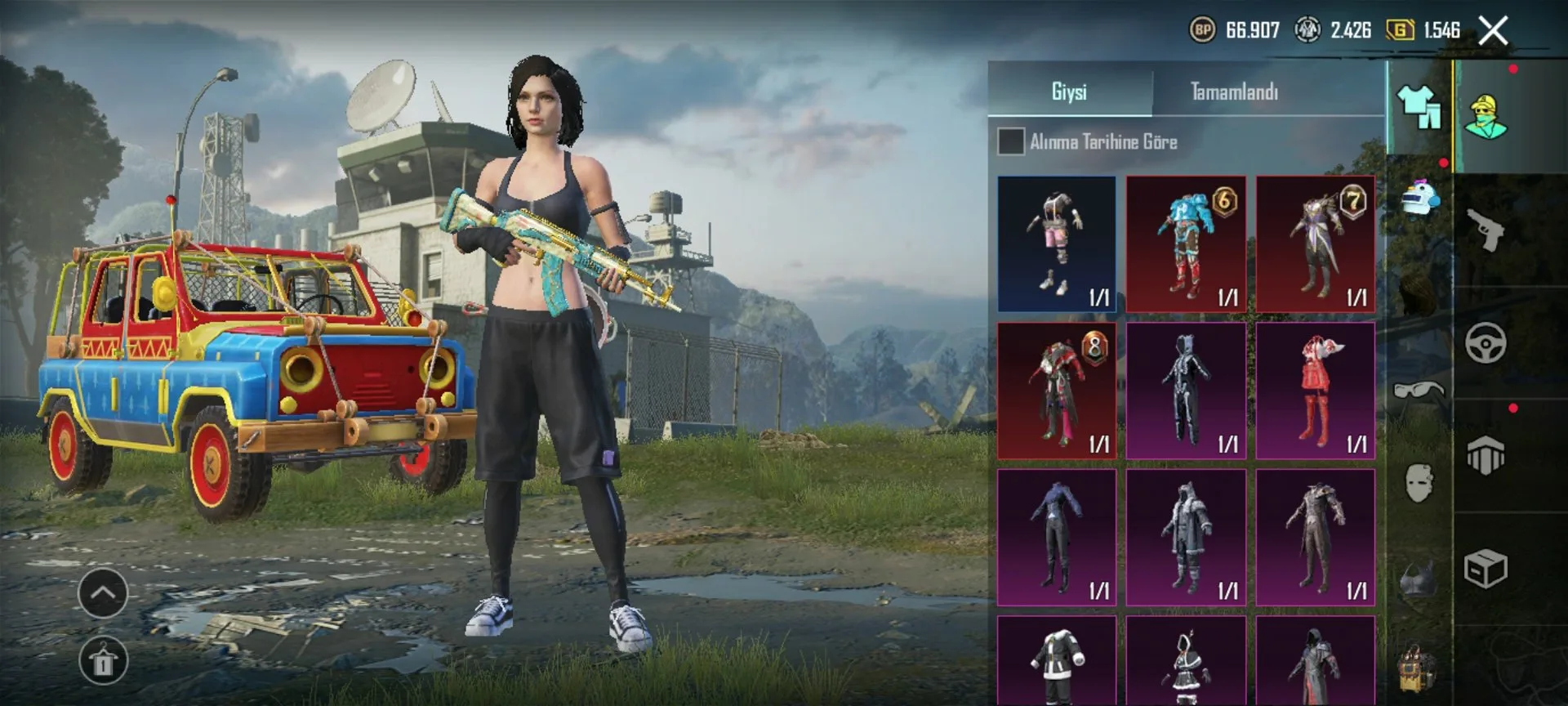Select the black skeleton suit outfit
The height and width of the screenshot is (706, 1568).
pyautogui.click(x=1186, y=391)
